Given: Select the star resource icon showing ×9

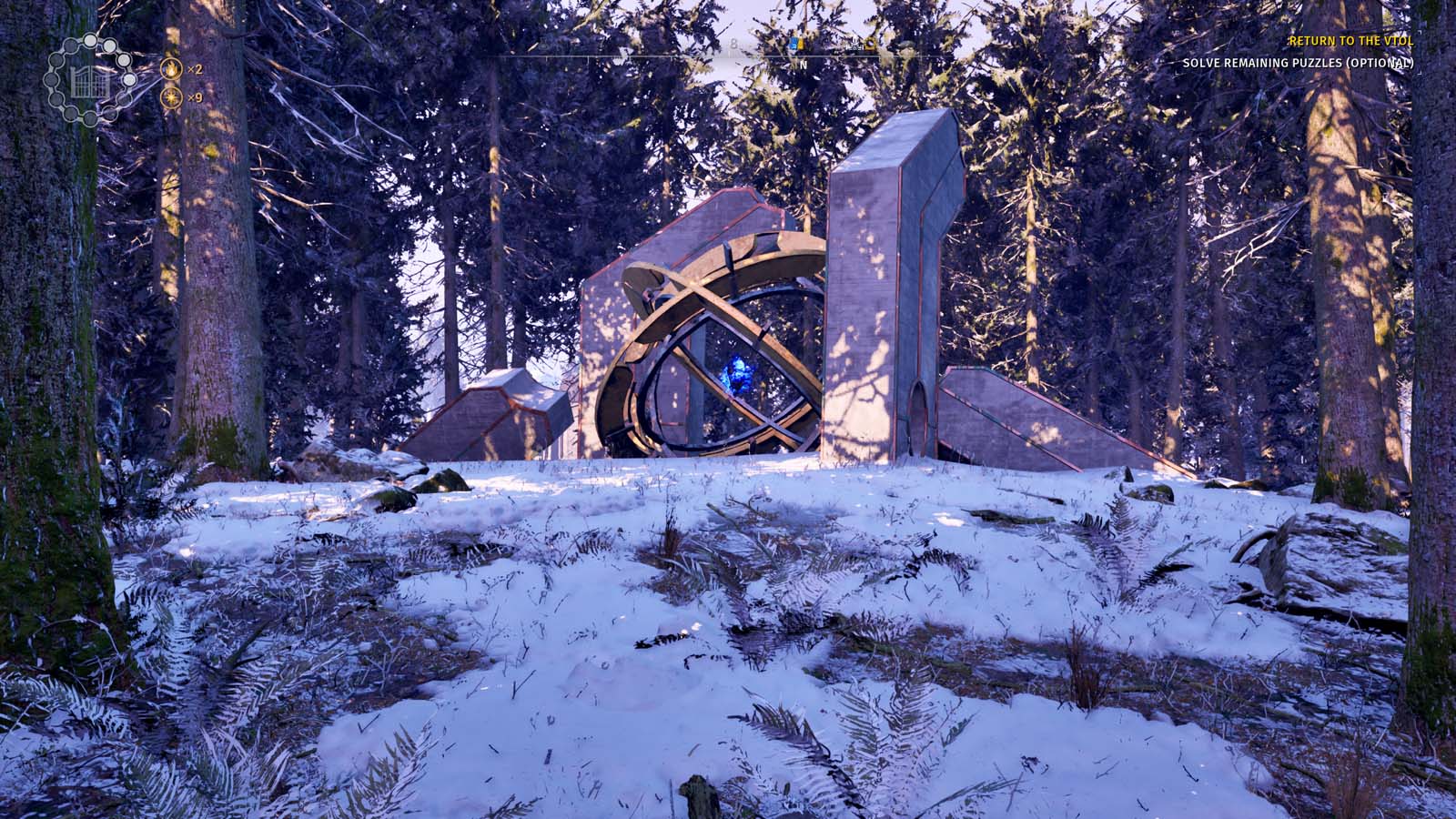Looking at the screenshot, I should (172, 97).
